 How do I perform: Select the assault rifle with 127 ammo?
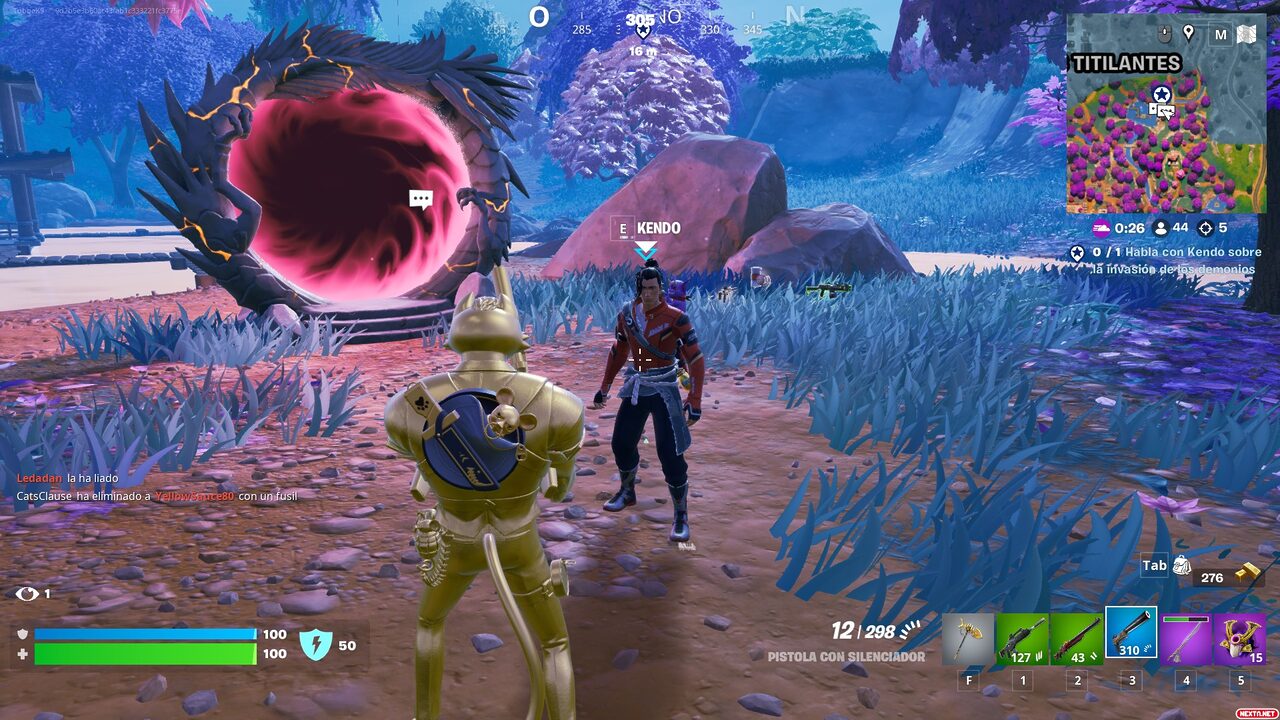click(1022, 639)
